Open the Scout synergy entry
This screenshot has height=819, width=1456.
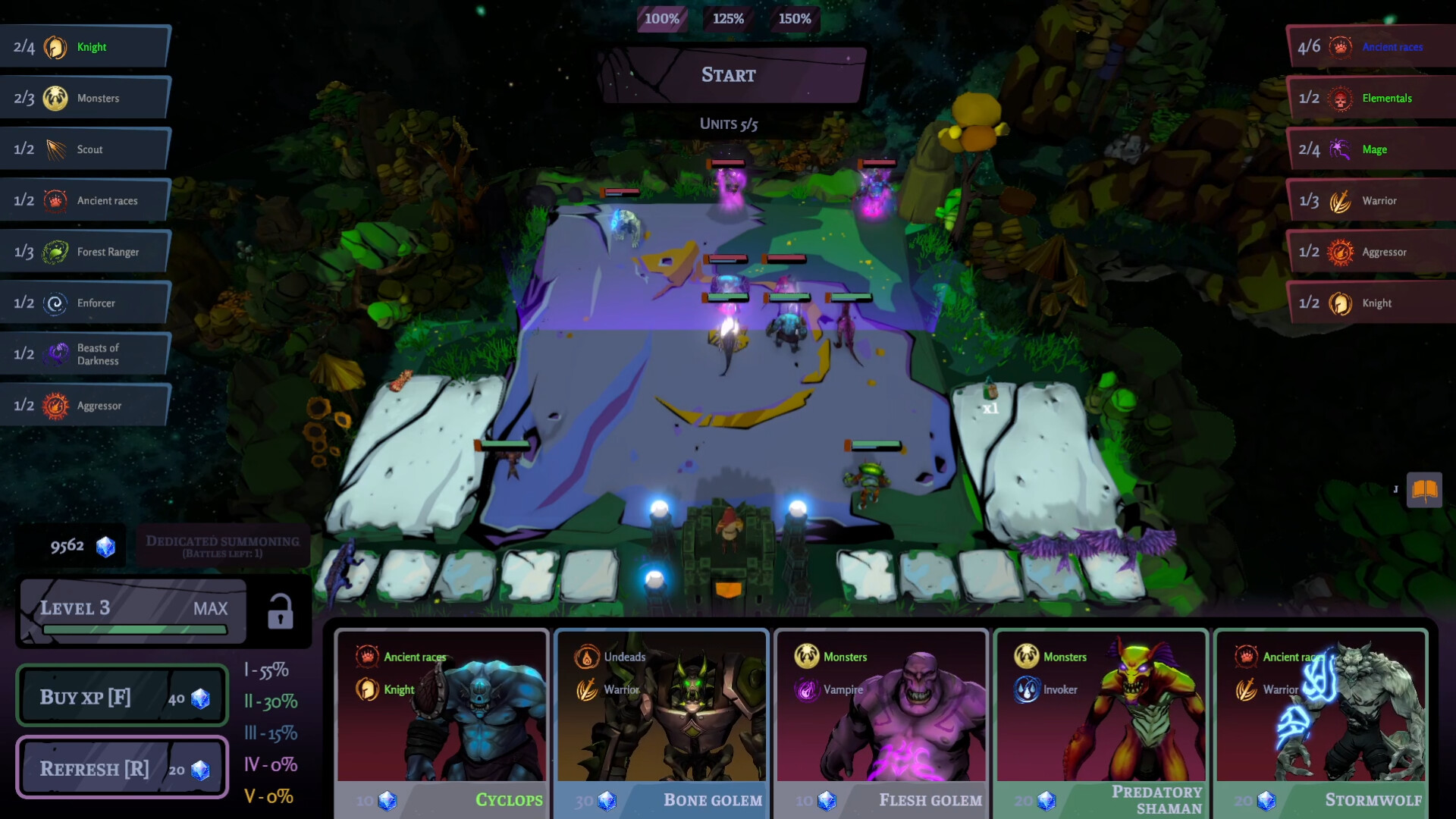point(83,149)
